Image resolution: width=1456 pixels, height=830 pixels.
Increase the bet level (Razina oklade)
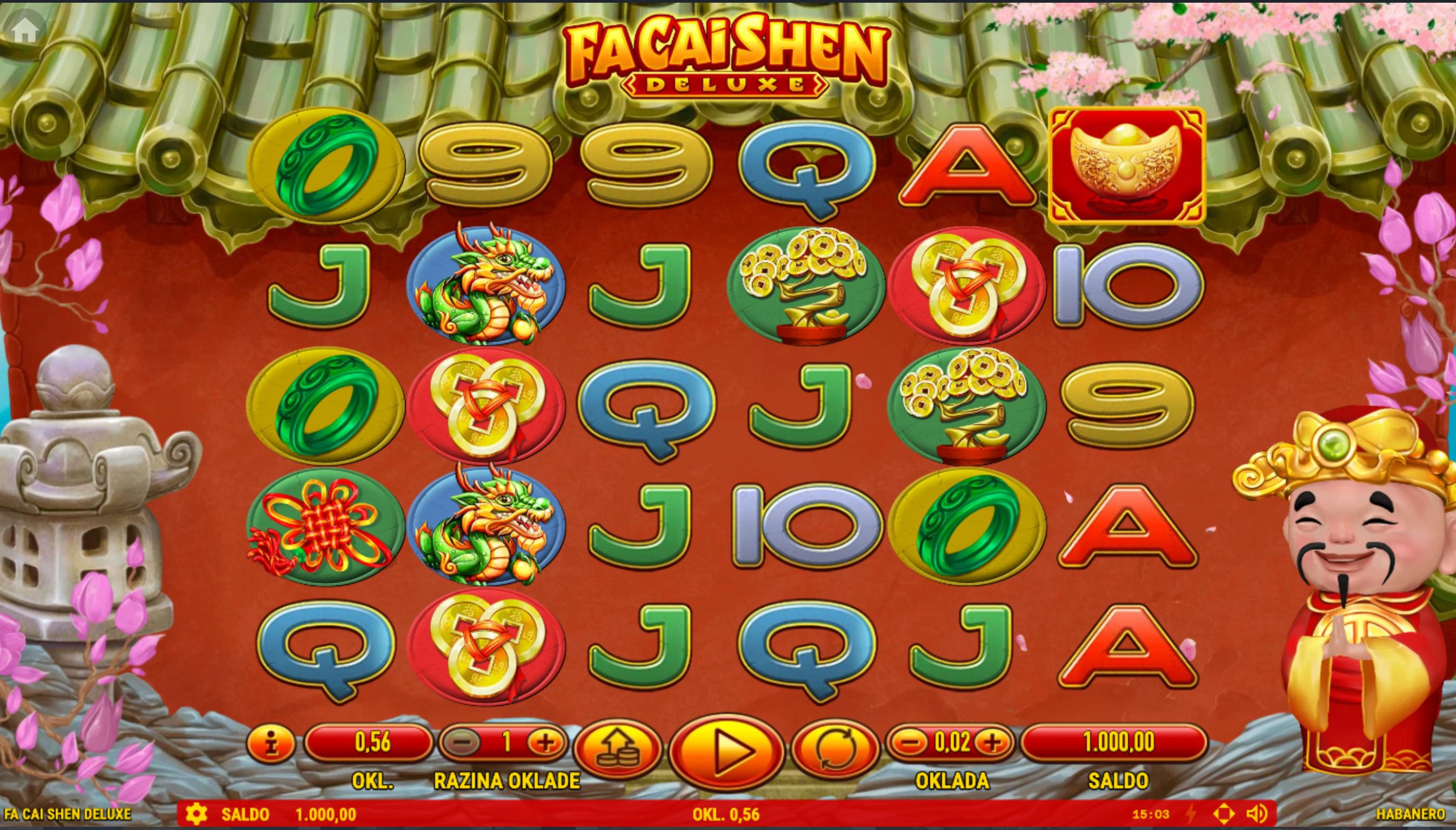545,742
